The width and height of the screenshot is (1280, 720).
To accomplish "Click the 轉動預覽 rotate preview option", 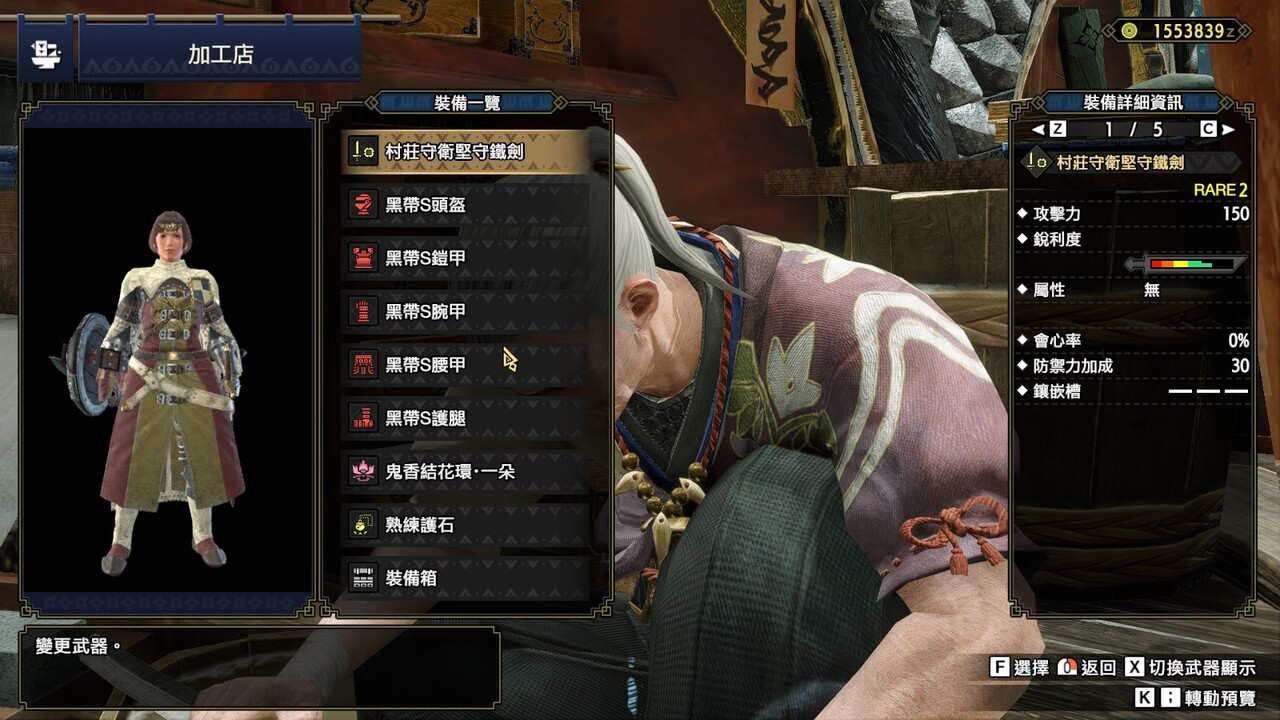I will point(1195,698).
